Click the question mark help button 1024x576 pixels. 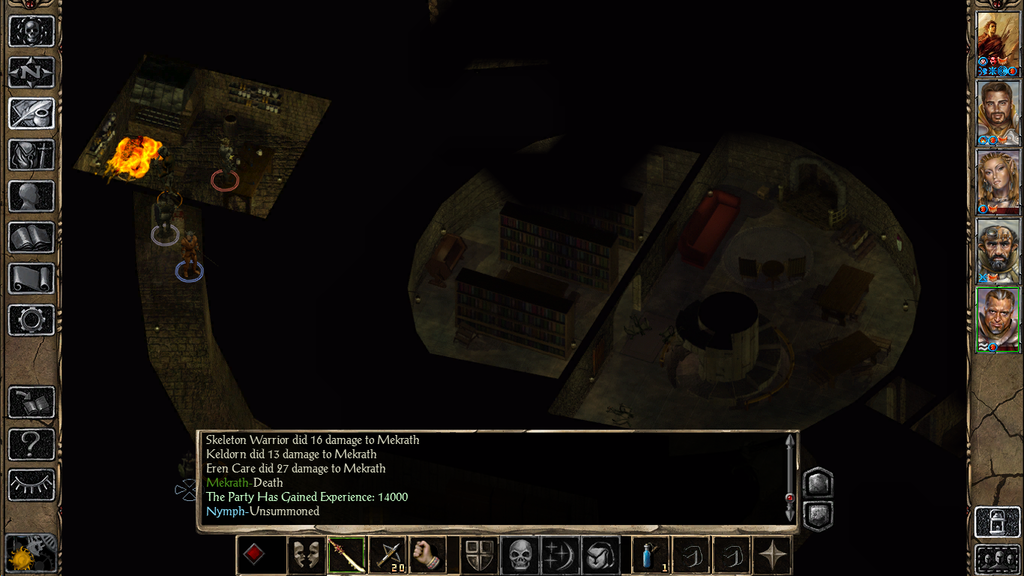pyautogui.click(x=31, y=443)
